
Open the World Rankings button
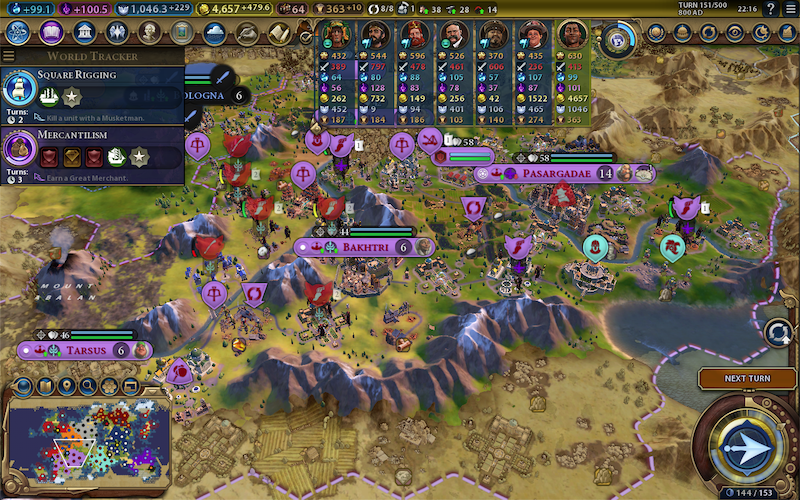[655, 33]
